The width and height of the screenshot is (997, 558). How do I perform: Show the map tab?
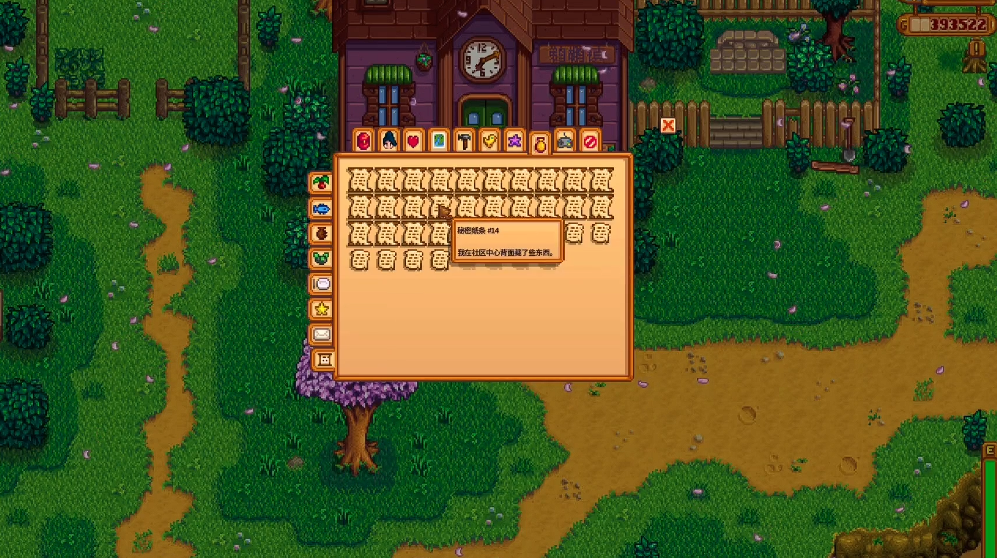439,141
